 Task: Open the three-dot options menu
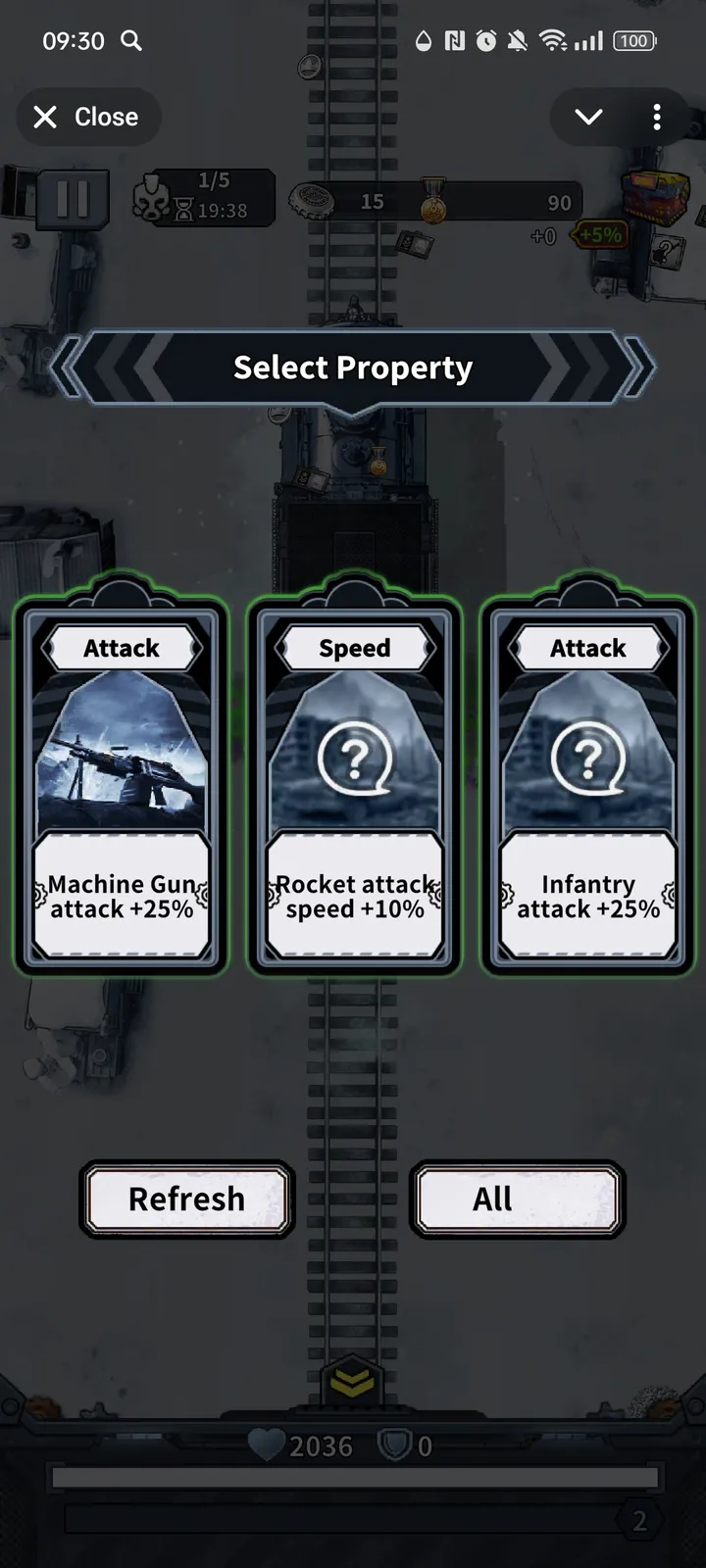pos(657,118)
